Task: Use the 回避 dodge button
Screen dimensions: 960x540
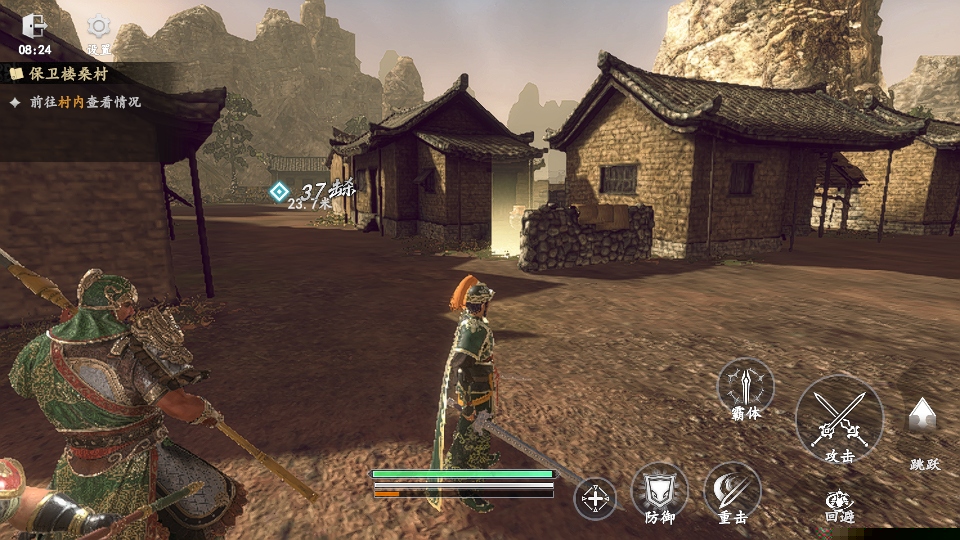Action: [838, 501]
